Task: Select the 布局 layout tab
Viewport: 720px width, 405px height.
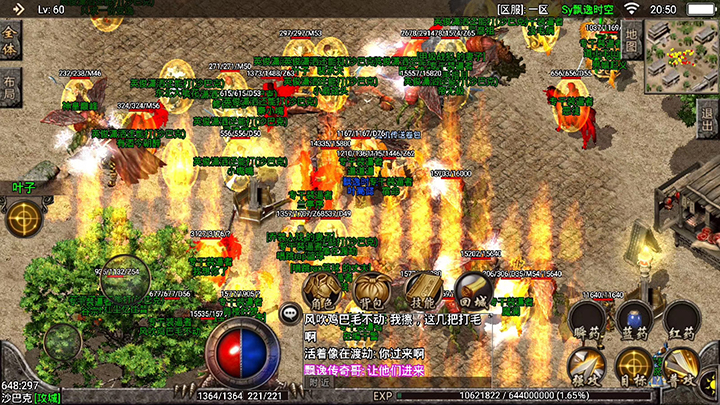Action: 10,87
